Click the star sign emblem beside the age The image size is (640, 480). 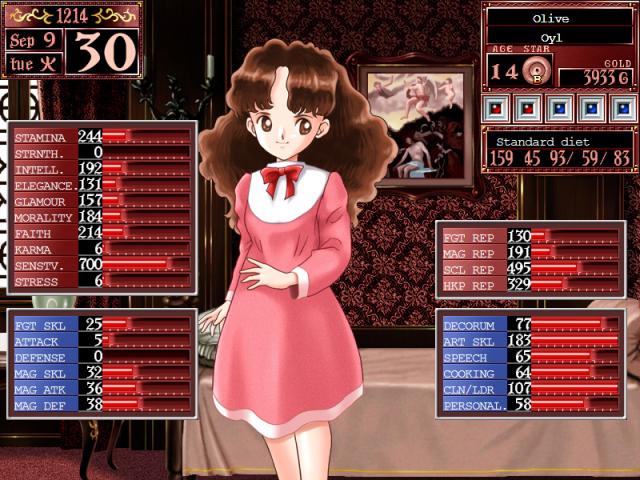(x=536, y=72)
